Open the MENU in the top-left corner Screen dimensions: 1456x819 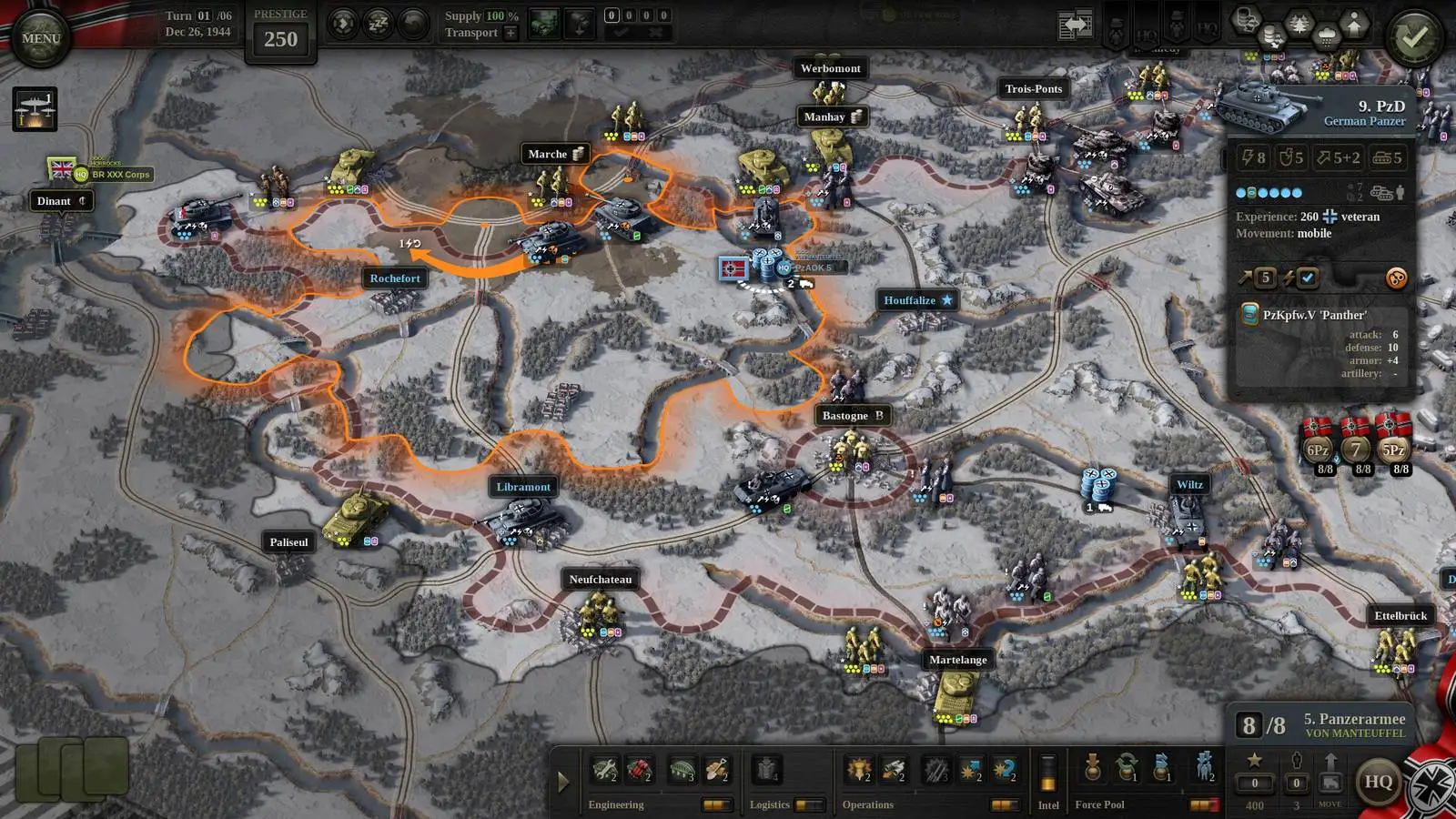(x=40, y=36)
